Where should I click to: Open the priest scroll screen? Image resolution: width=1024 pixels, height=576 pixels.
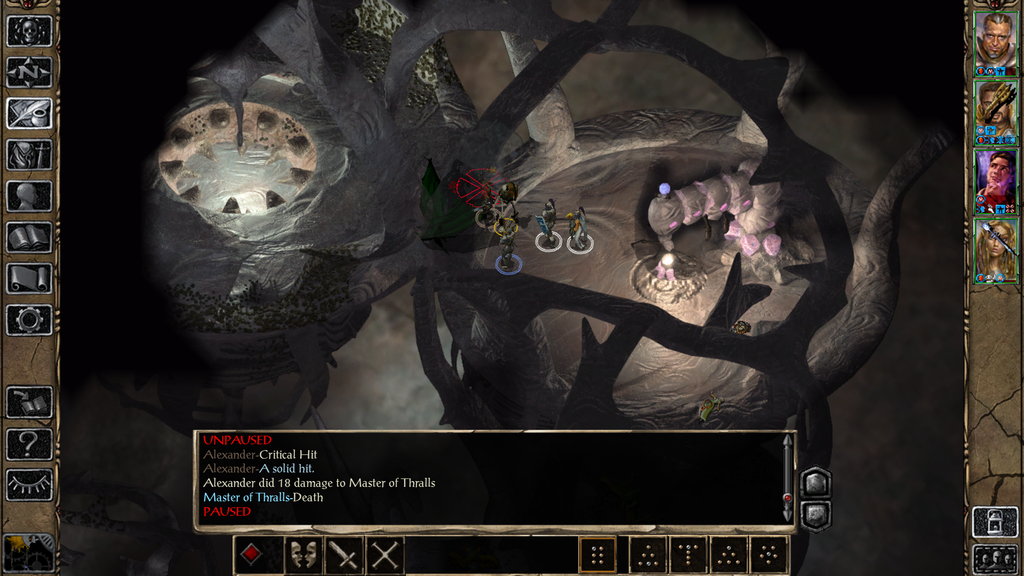point(29,278)
